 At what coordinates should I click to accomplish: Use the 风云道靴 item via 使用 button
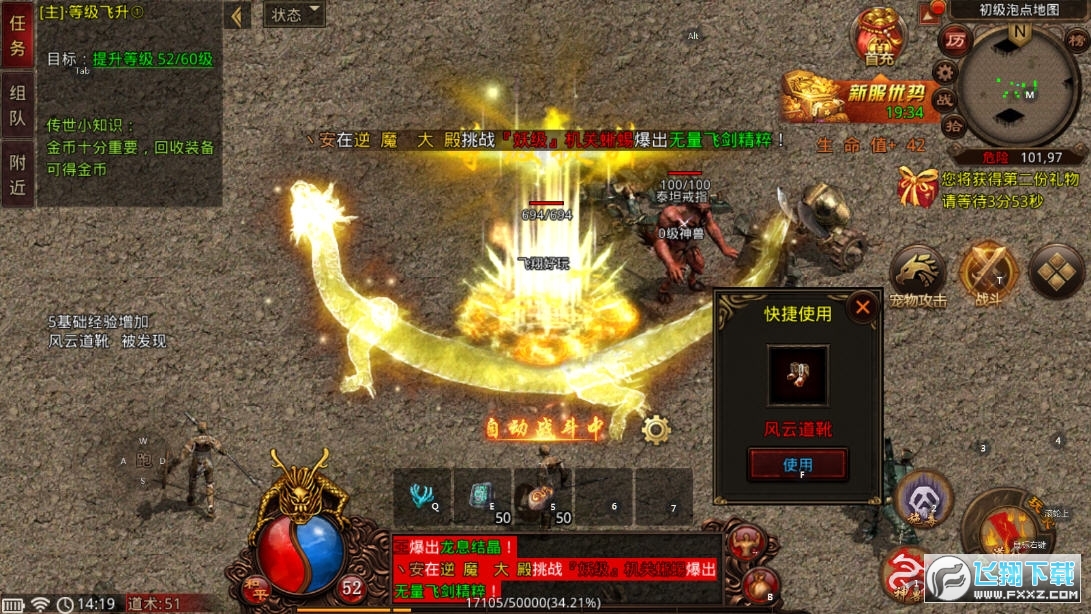(x=797, y=464)
